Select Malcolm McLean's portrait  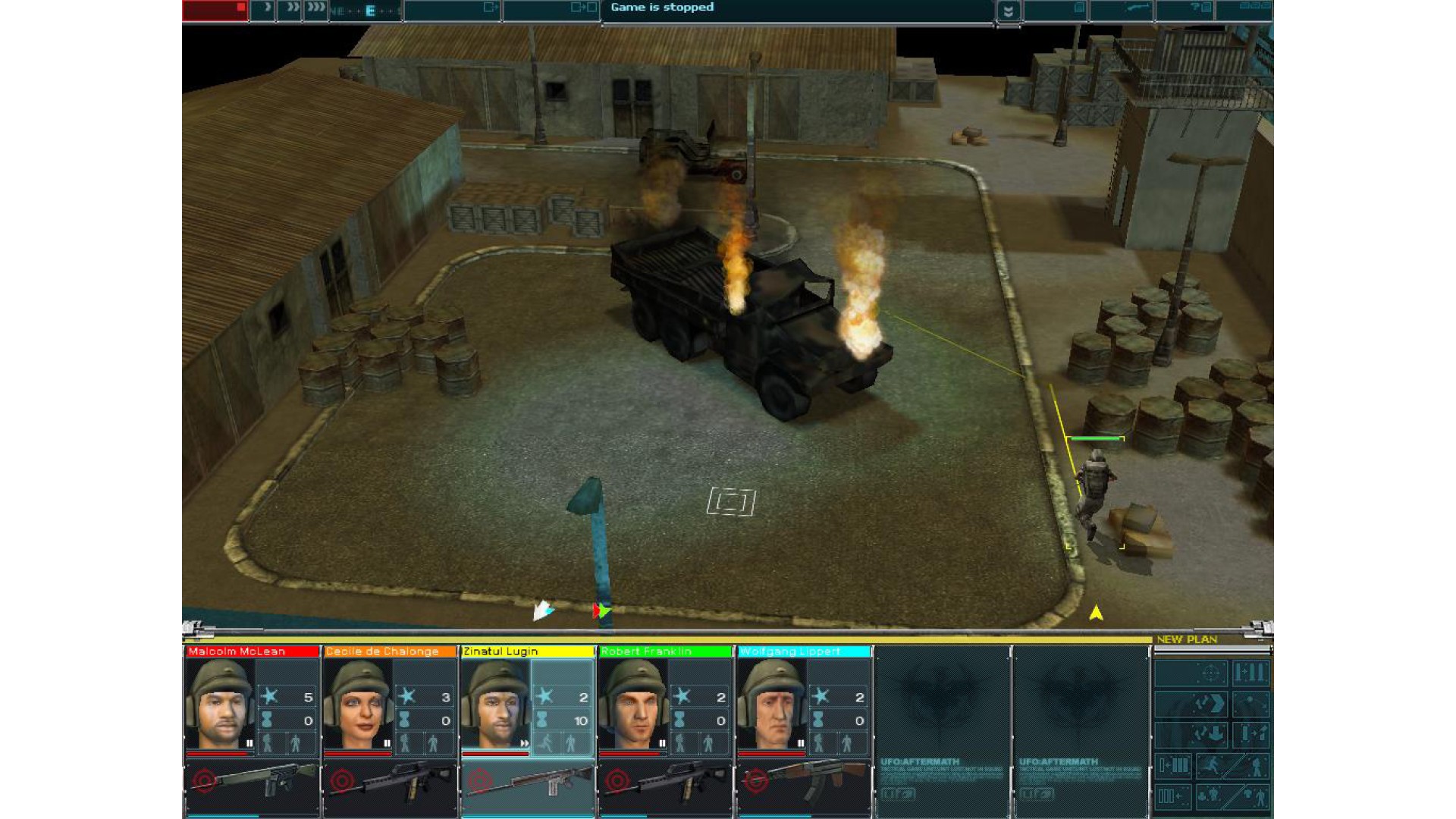point(221,704)
